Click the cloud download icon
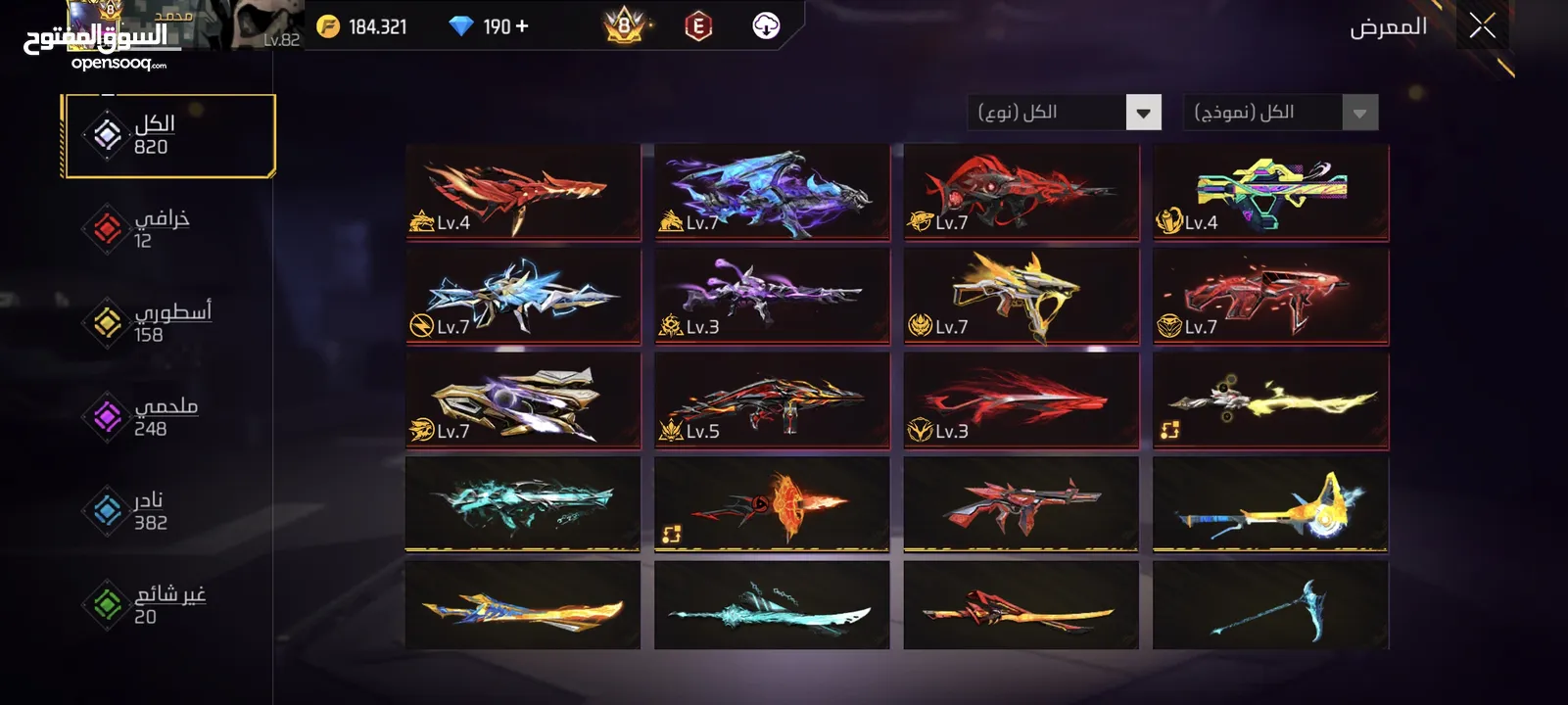The image size is (1568, 705). (x=766, y=26)
